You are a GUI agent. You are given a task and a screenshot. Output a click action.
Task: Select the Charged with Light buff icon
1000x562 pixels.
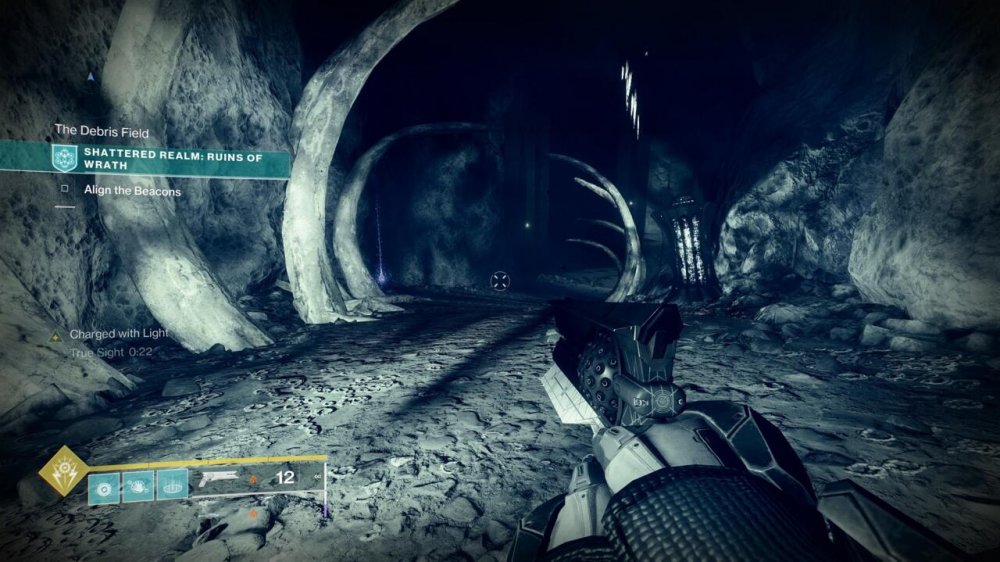tap(59, 334)
